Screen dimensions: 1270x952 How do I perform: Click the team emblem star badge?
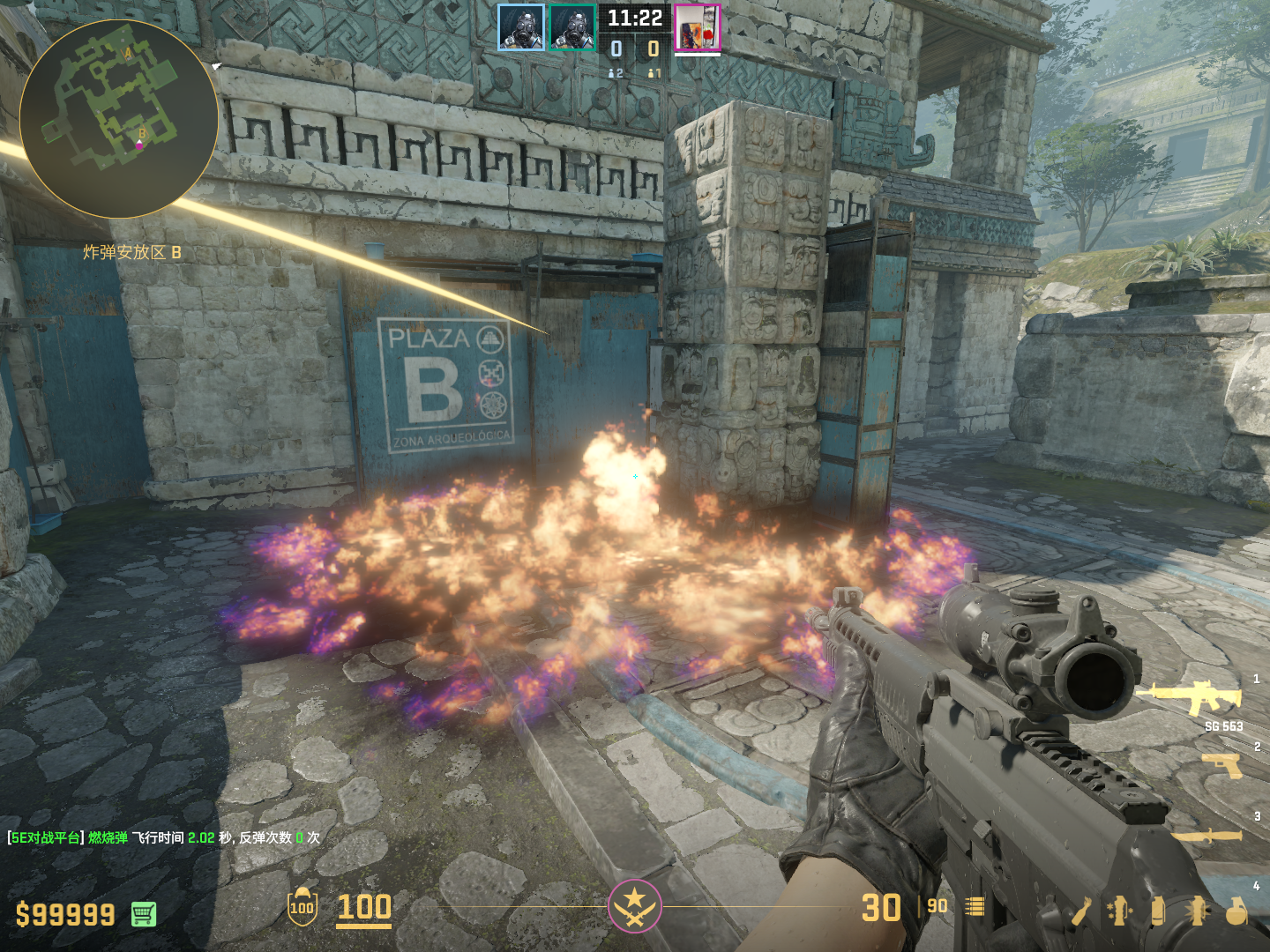coord(634,906)
